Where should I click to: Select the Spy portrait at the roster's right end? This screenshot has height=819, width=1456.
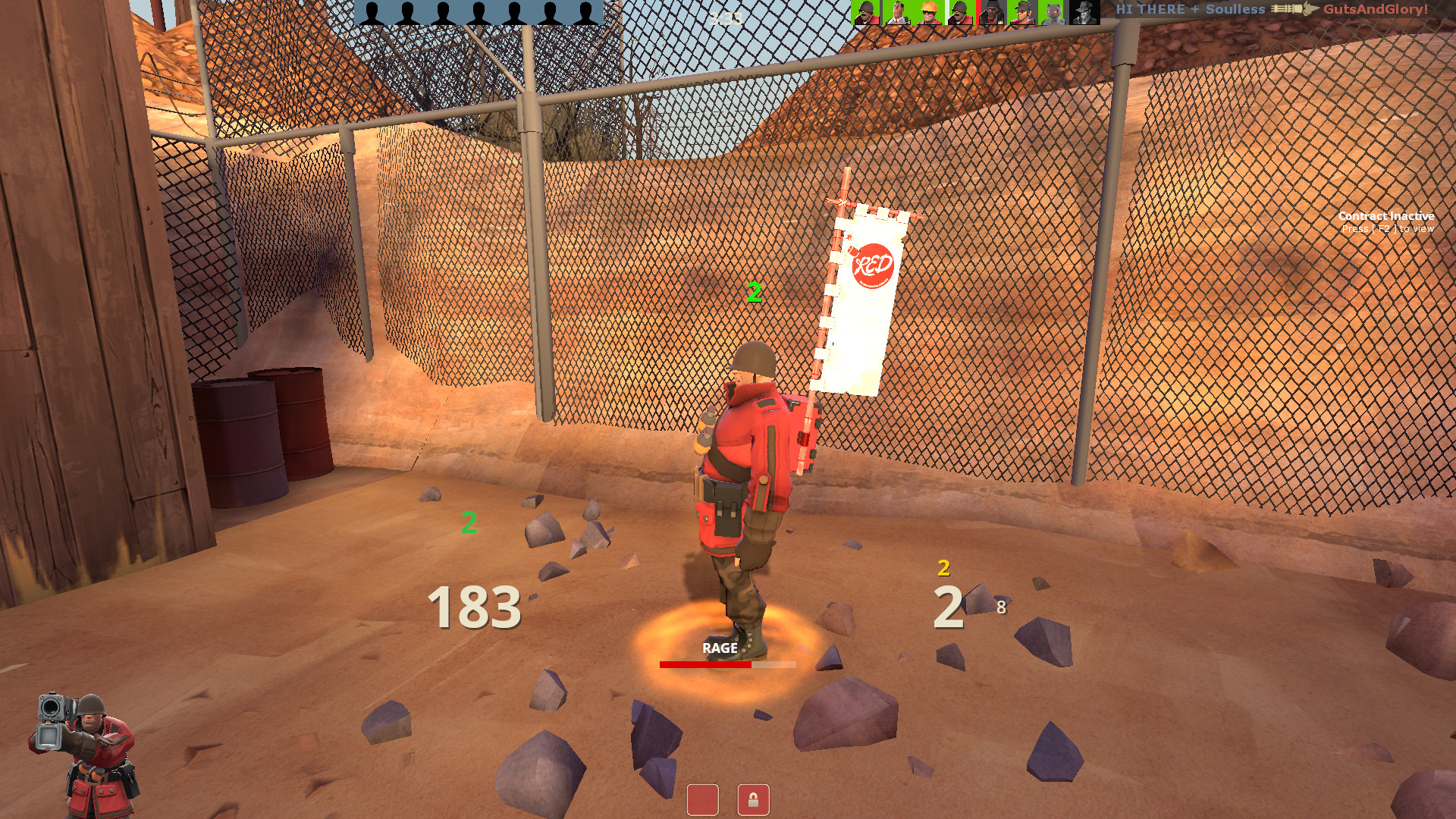[x=1083, y=11]
